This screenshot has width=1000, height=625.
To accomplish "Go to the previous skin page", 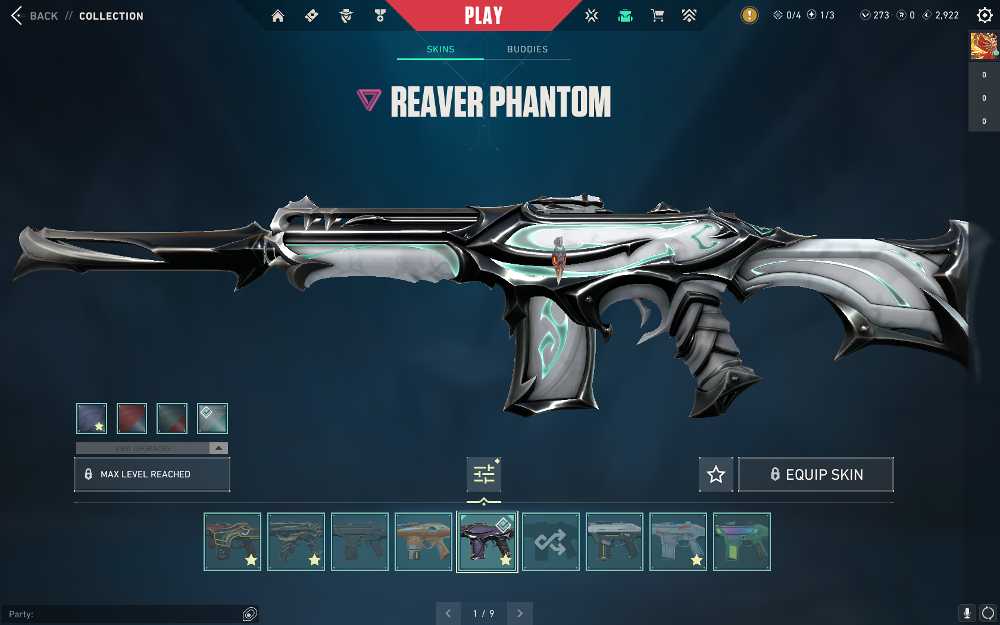I will [x=448, y=613].
